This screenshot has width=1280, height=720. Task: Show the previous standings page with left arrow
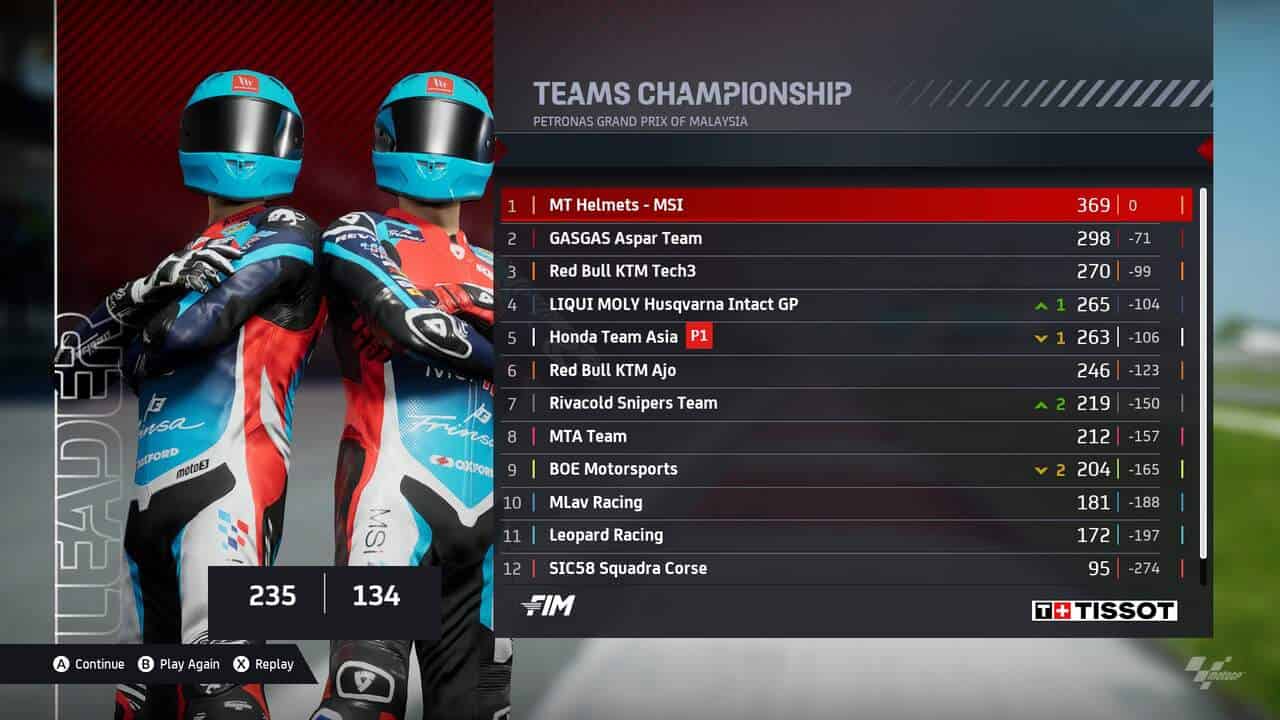[501, 150]
